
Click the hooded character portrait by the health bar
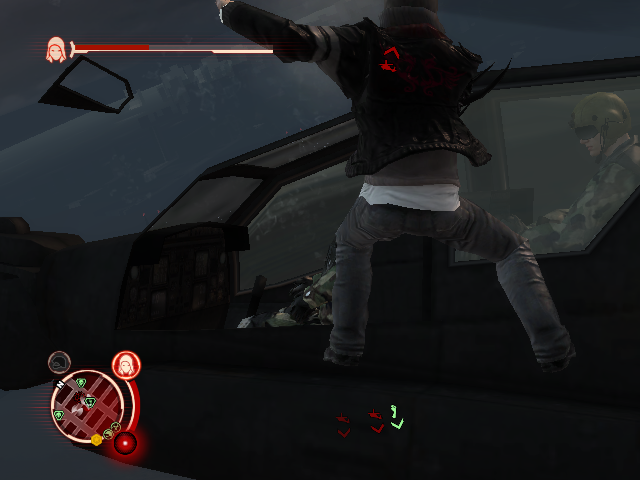[56, 48]
